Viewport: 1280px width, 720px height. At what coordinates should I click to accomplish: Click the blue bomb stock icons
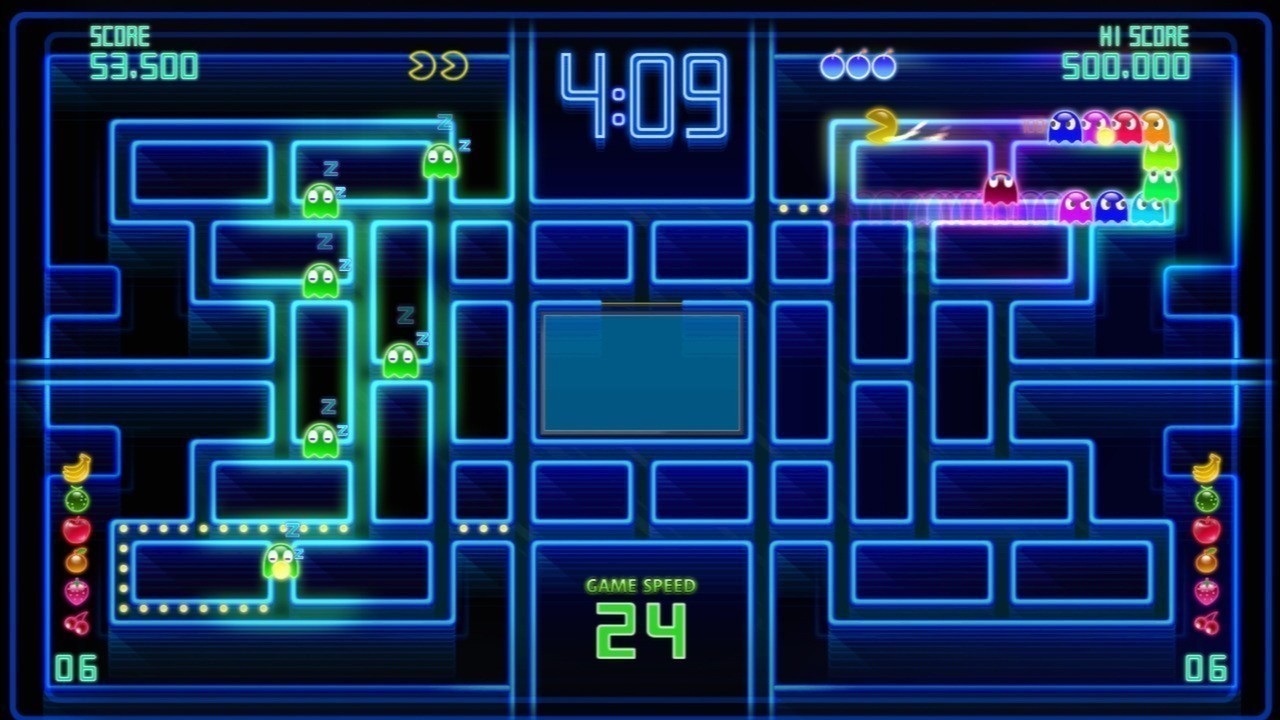coord(858,66)
